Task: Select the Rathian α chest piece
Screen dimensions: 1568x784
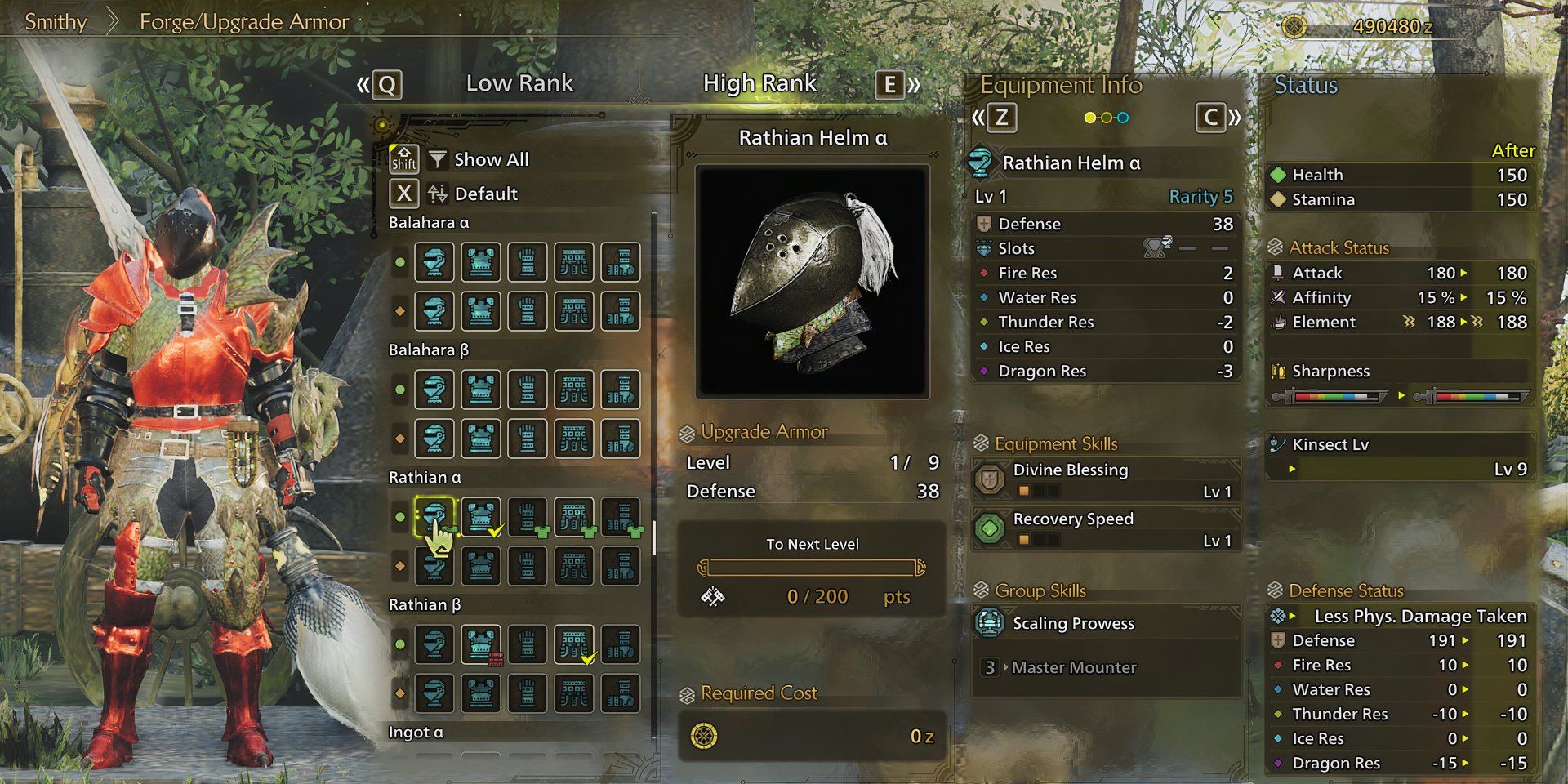Action: pos(481,515)
